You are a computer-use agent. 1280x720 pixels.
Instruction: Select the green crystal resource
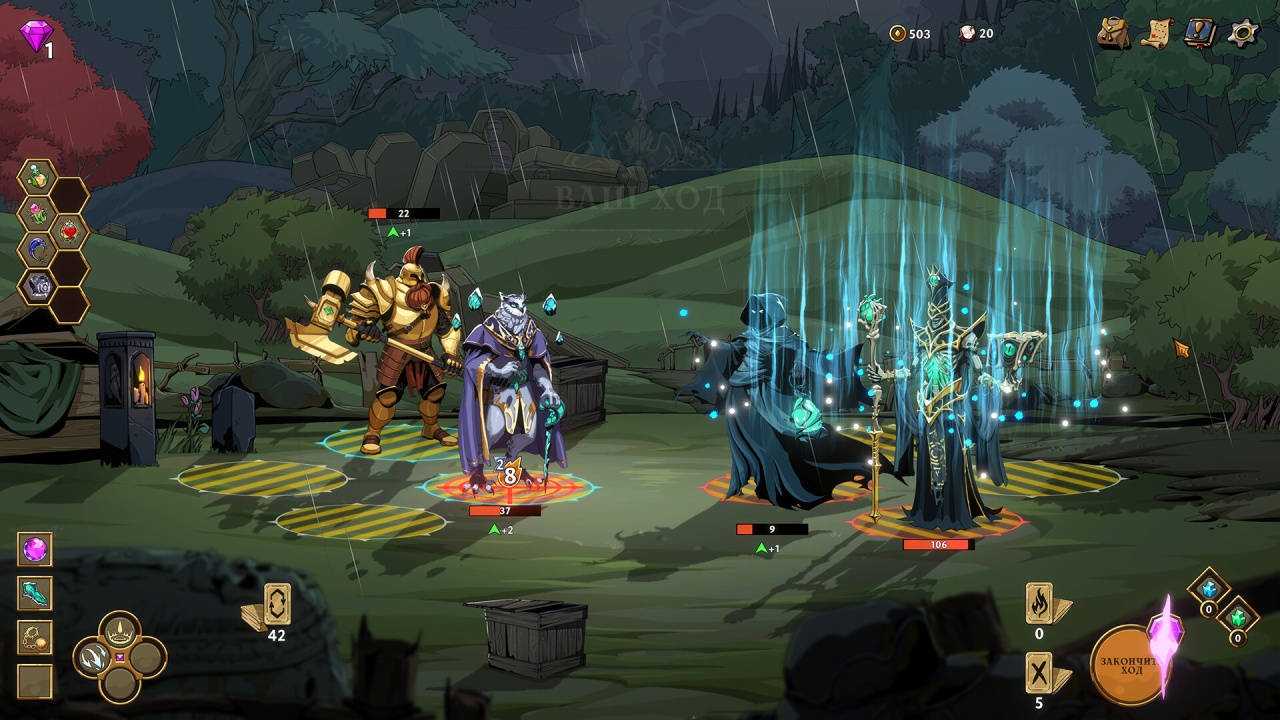[1238, 617]
